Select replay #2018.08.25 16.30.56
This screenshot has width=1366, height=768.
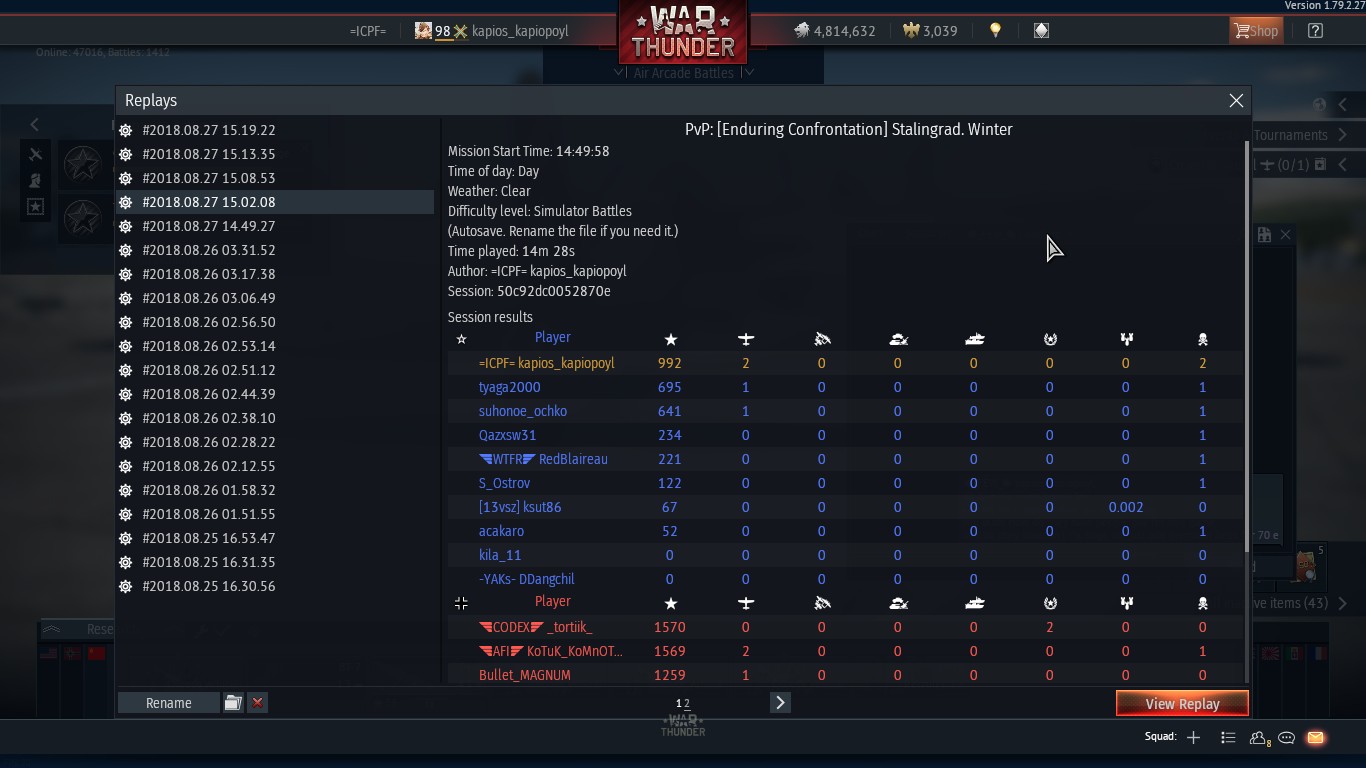208,586
